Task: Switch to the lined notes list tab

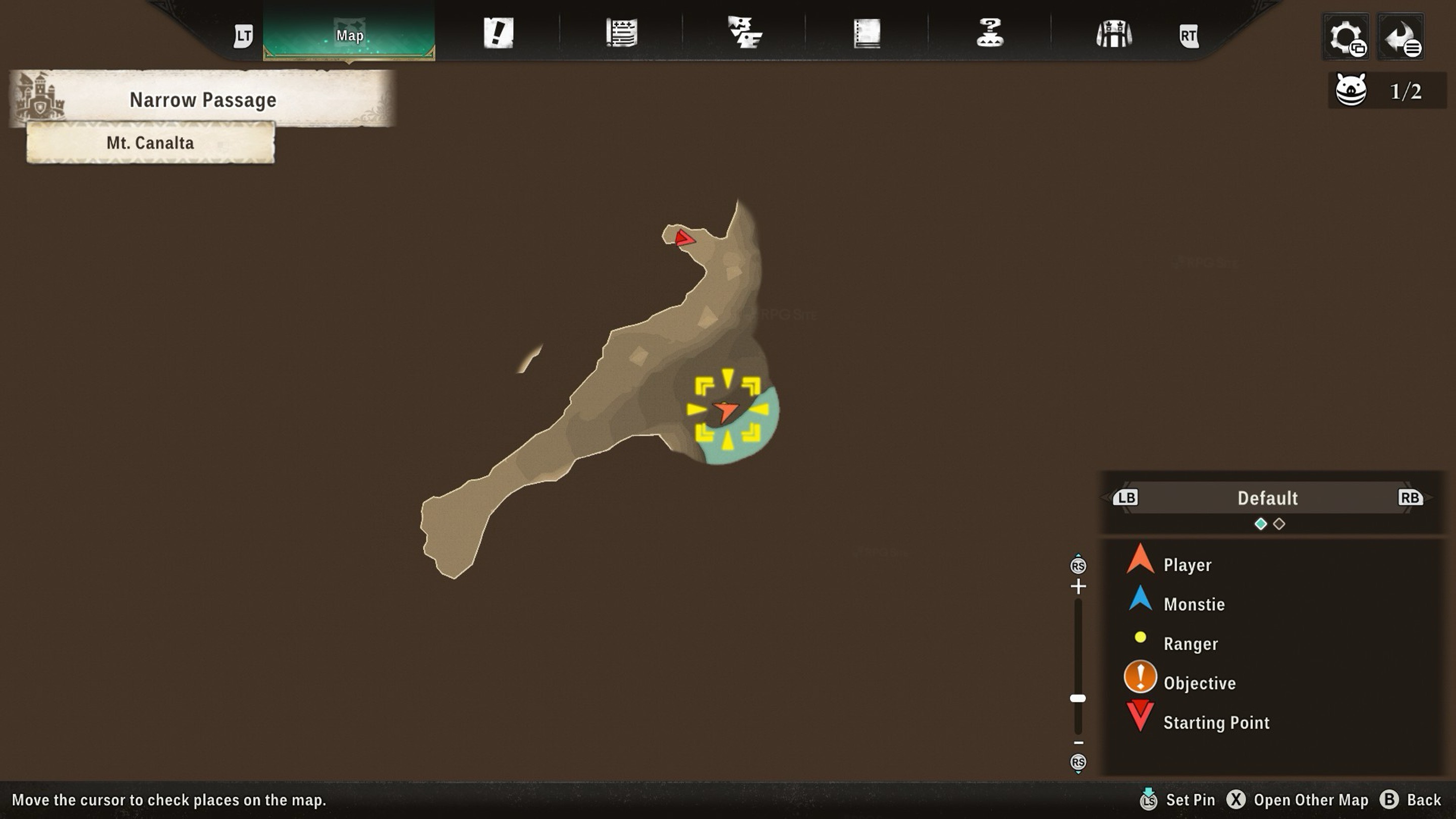Action: [622, 33]
